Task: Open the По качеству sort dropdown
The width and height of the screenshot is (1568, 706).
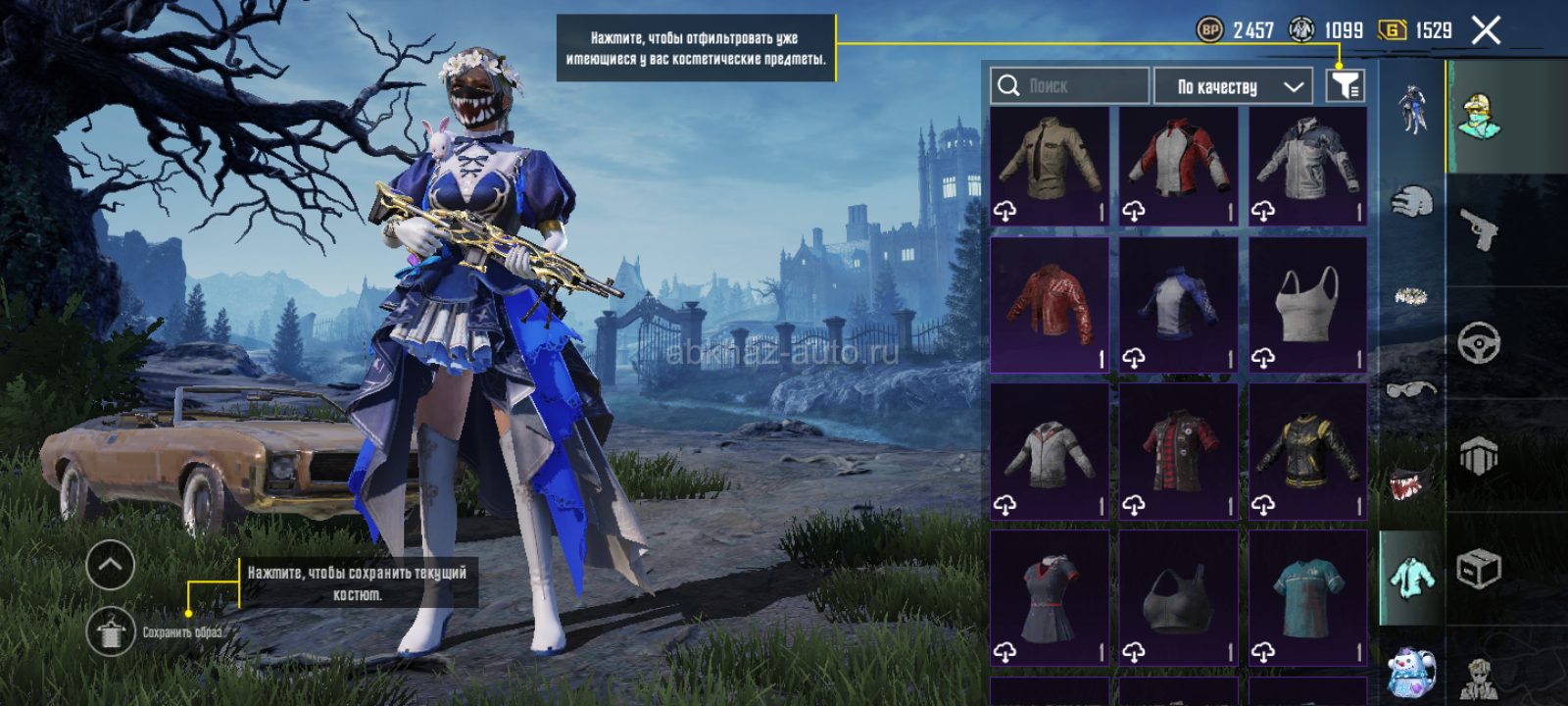Action: [x=1233, y=86]
